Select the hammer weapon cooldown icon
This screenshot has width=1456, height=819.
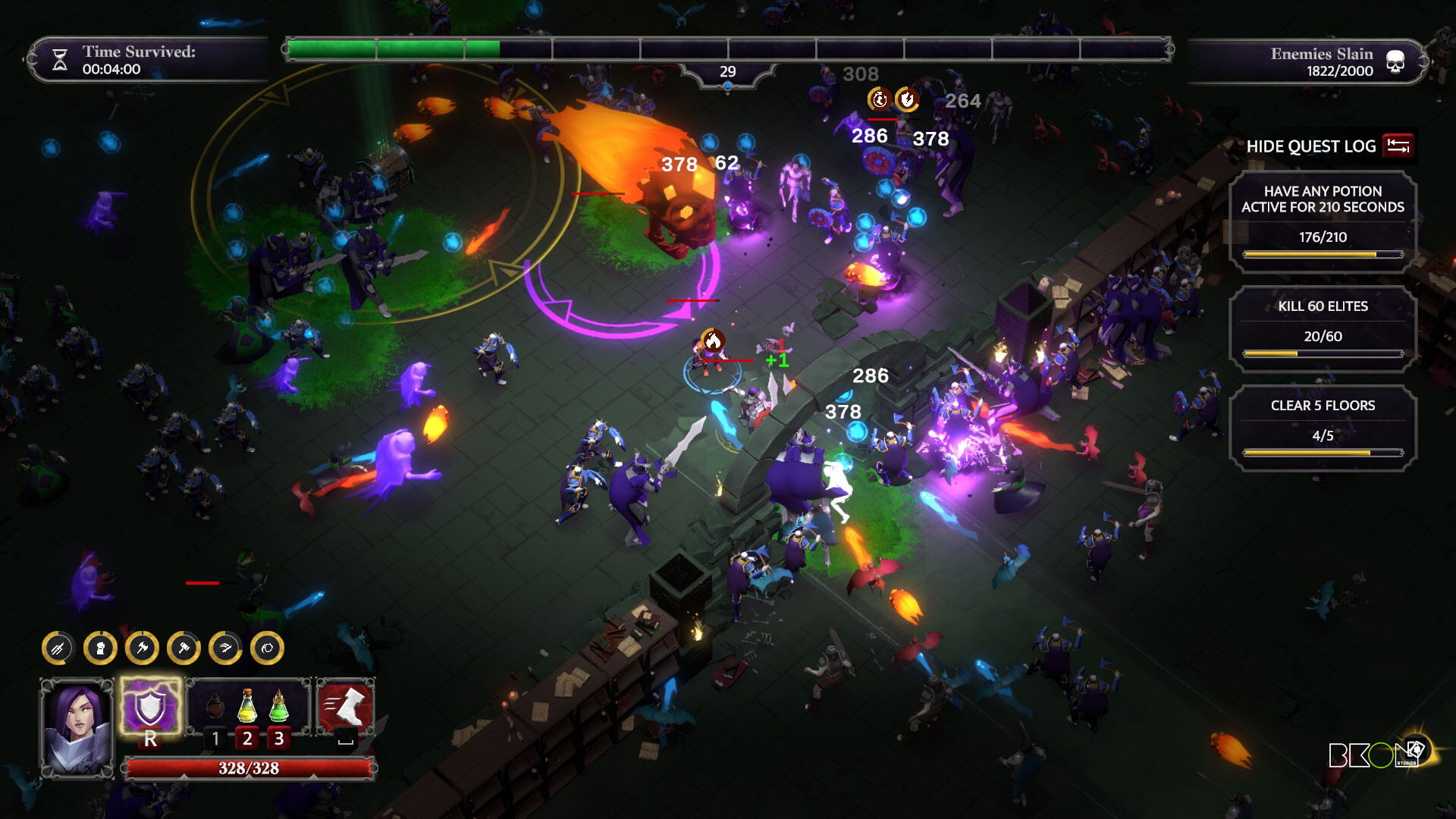[x=184, y=648]
